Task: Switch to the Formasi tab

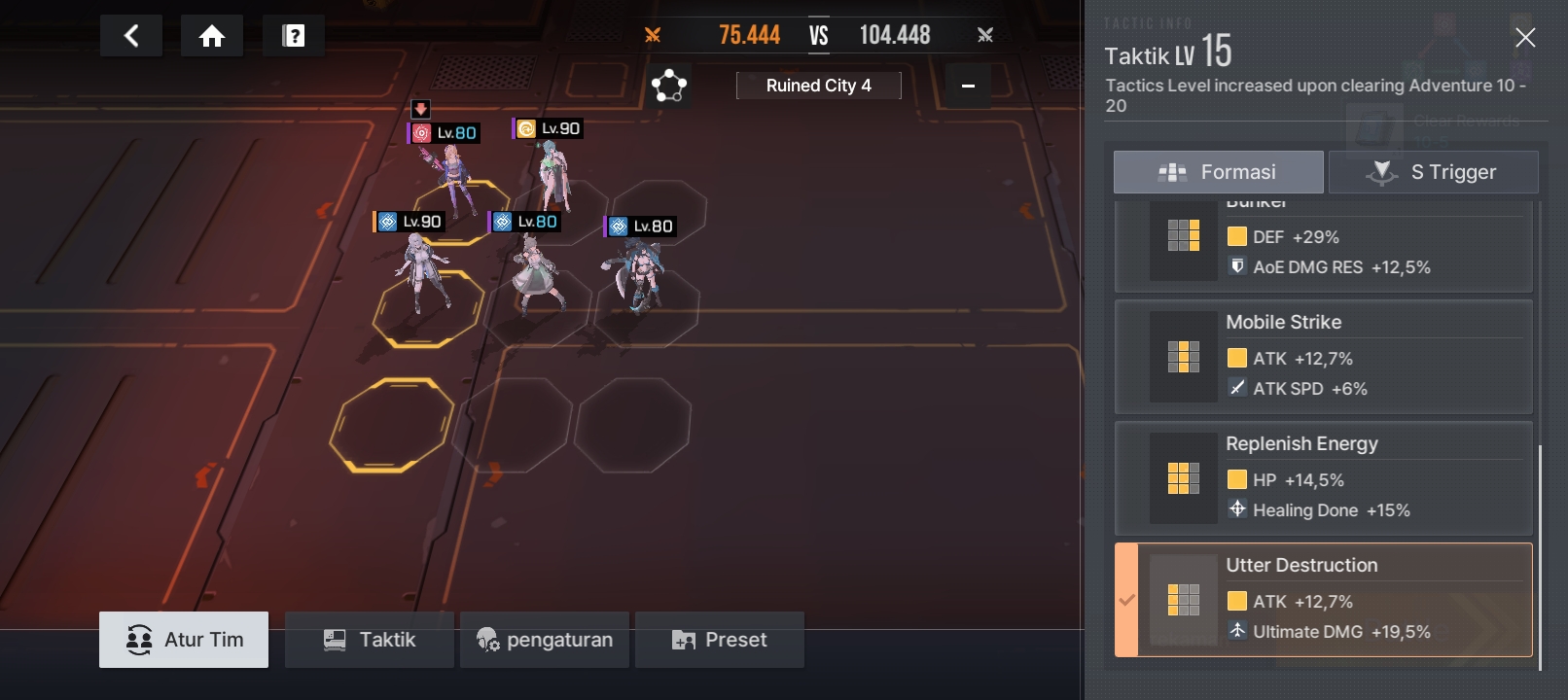Action: click(x=1218, y=172)
